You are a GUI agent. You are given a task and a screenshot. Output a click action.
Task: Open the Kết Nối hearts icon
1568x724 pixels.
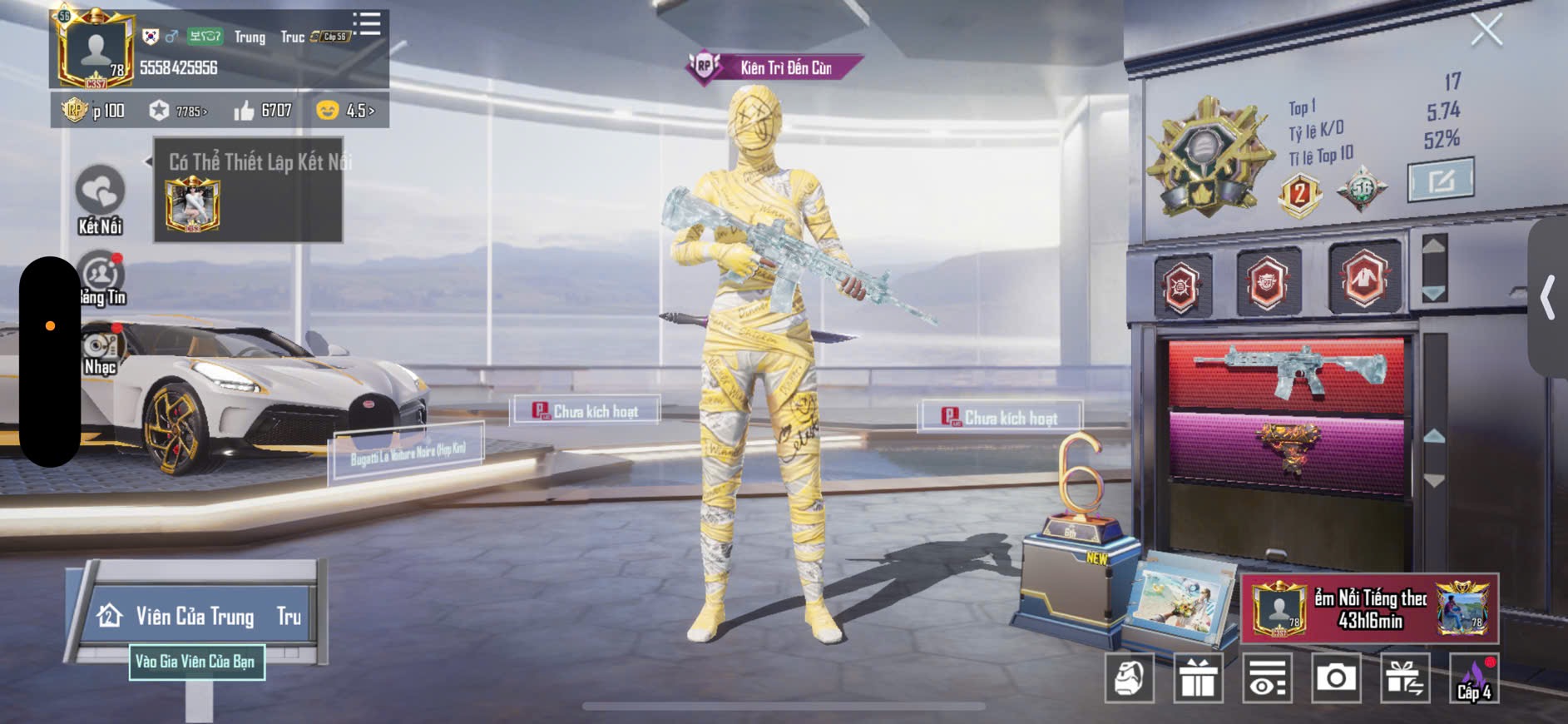click(x=100, y=192)
